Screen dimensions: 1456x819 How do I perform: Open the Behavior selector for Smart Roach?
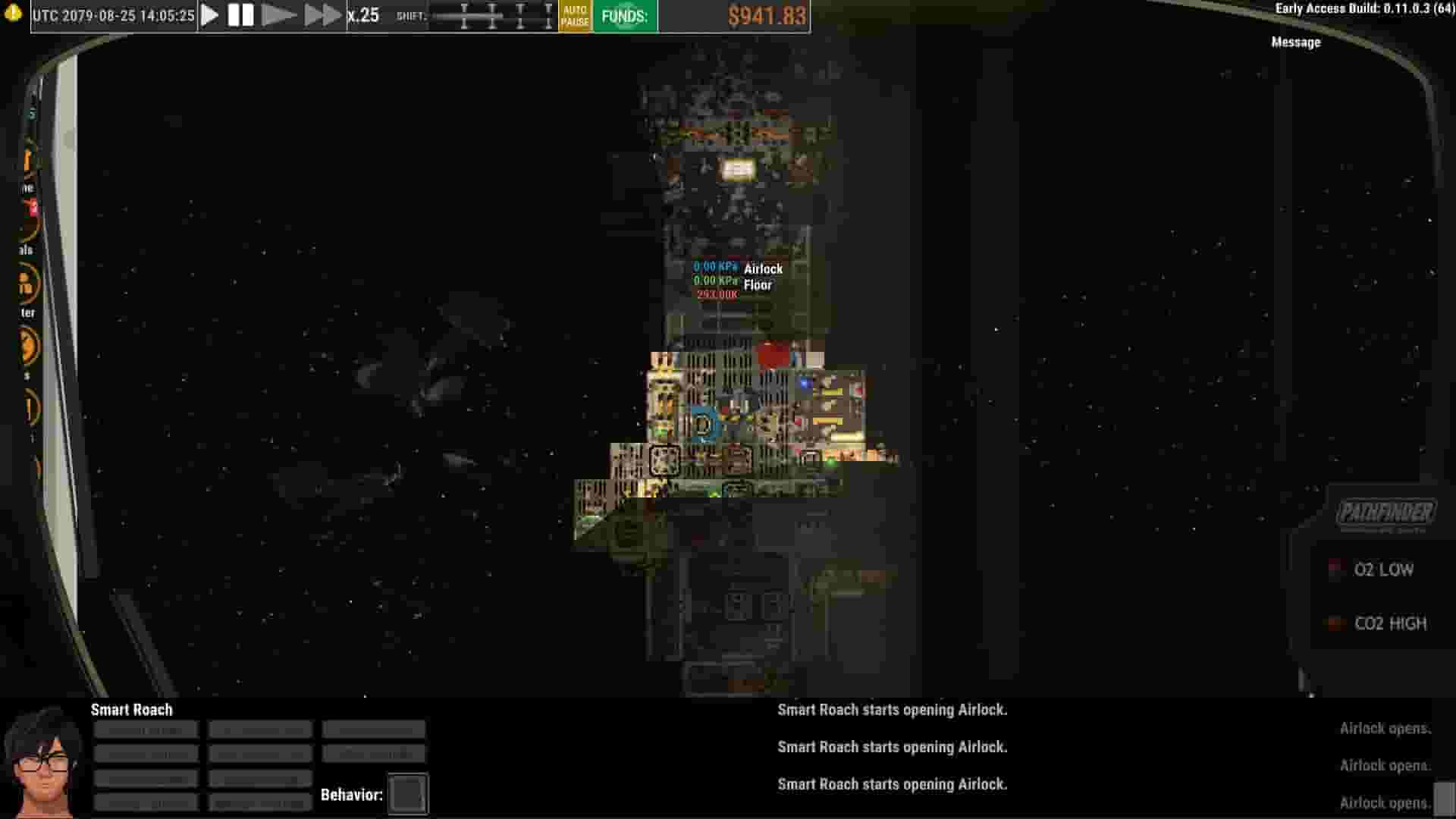(x=407, y=793)
